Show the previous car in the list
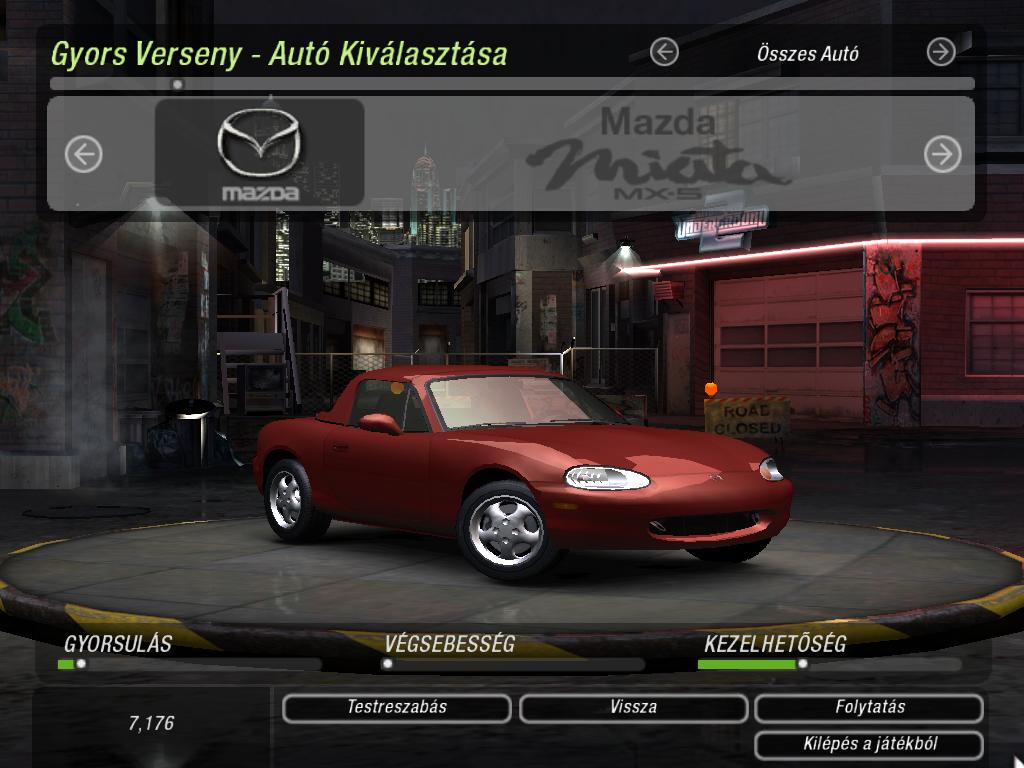The height and width of the screenshot is (768, 1024). (84, 154)
